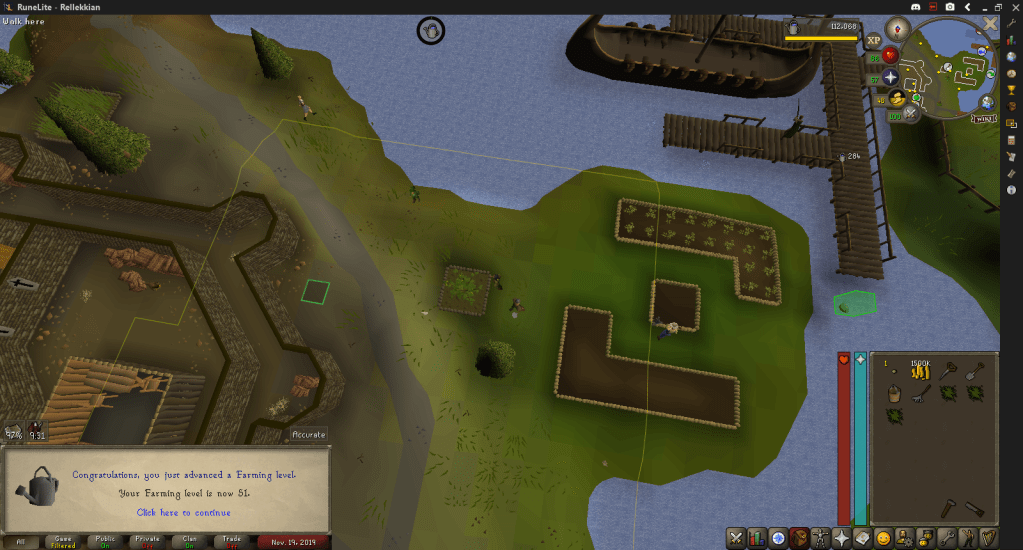The height and width of the screenshot is (550, 1023).
Task: Open the RuneLite configuration wrench
Action: pos(1012,22)
